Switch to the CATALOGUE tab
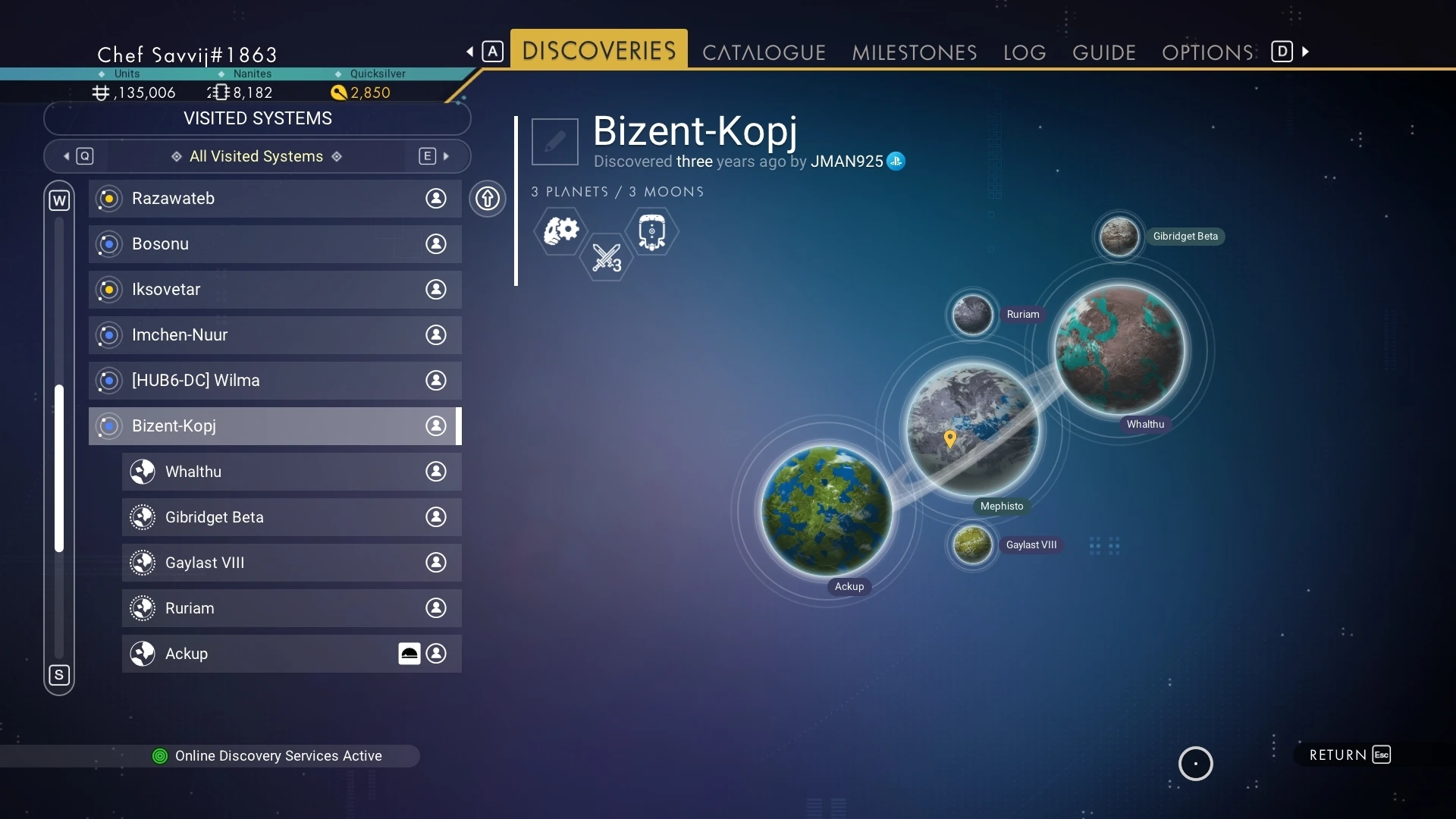The height and width of the screenshot is (819, 1456). (764, 52)
